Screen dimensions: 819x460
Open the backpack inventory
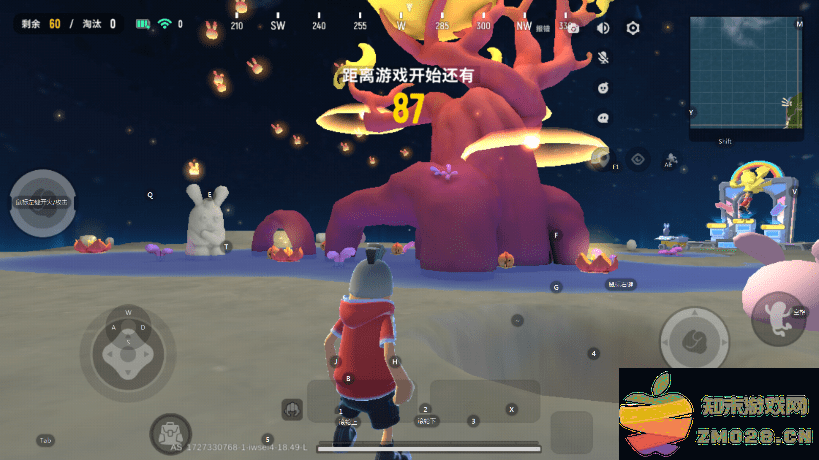(x=169, y=434)
